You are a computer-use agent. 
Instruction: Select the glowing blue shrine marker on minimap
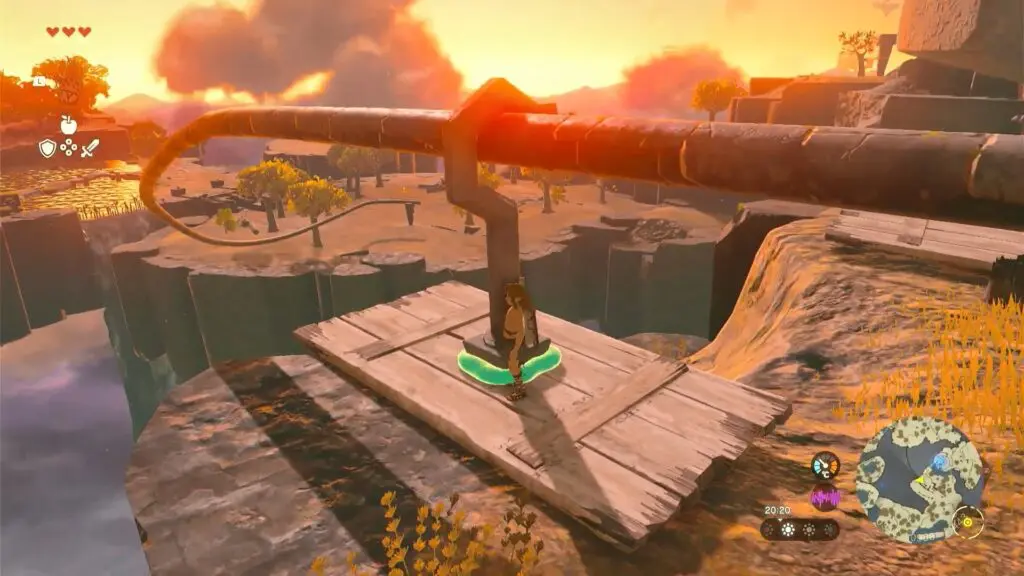pyautogui.click(x=940, y=462)
